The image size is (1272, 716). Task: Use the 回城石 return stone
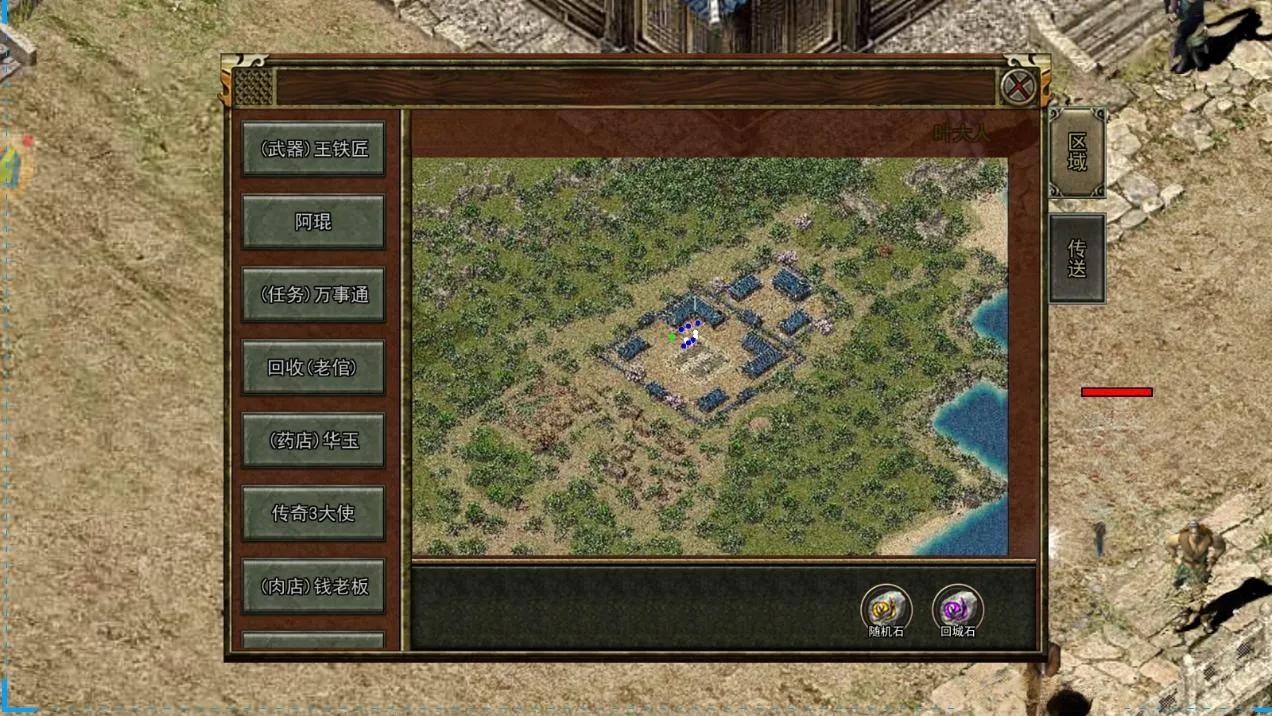[957, 608]
